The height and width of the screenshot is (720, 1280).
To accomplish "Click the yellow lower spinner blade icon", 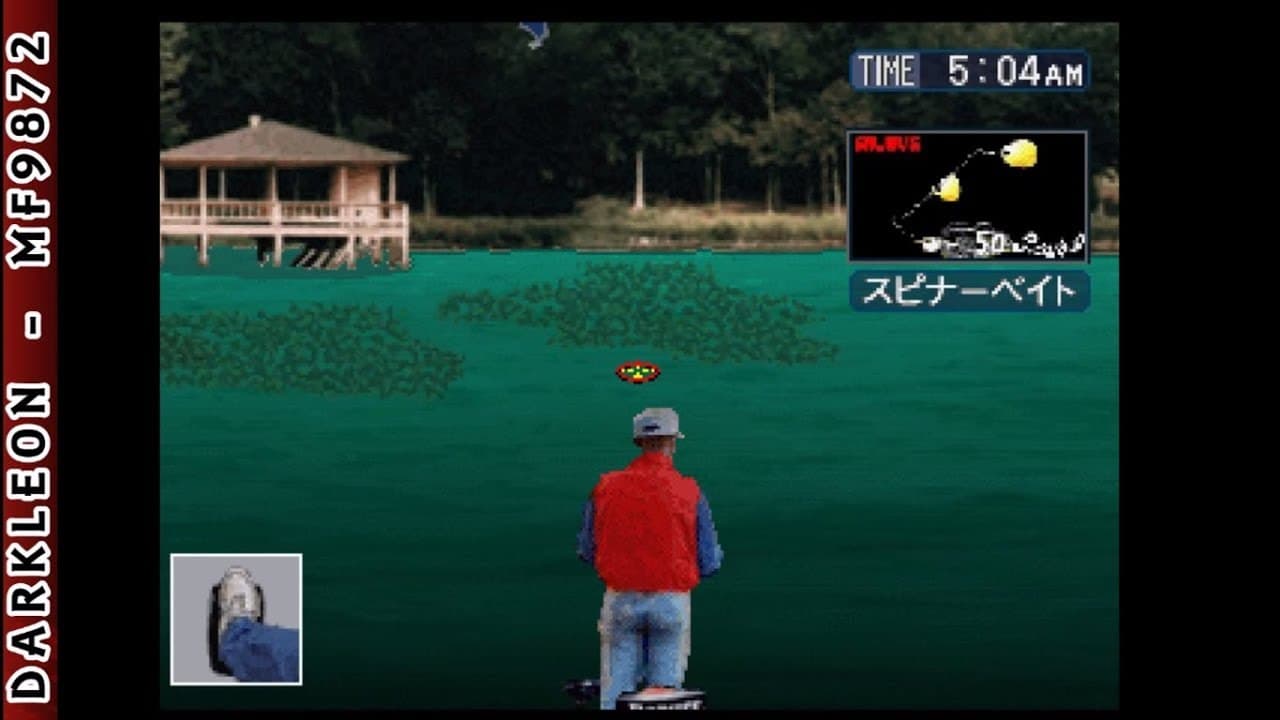I will coord(949,189).
